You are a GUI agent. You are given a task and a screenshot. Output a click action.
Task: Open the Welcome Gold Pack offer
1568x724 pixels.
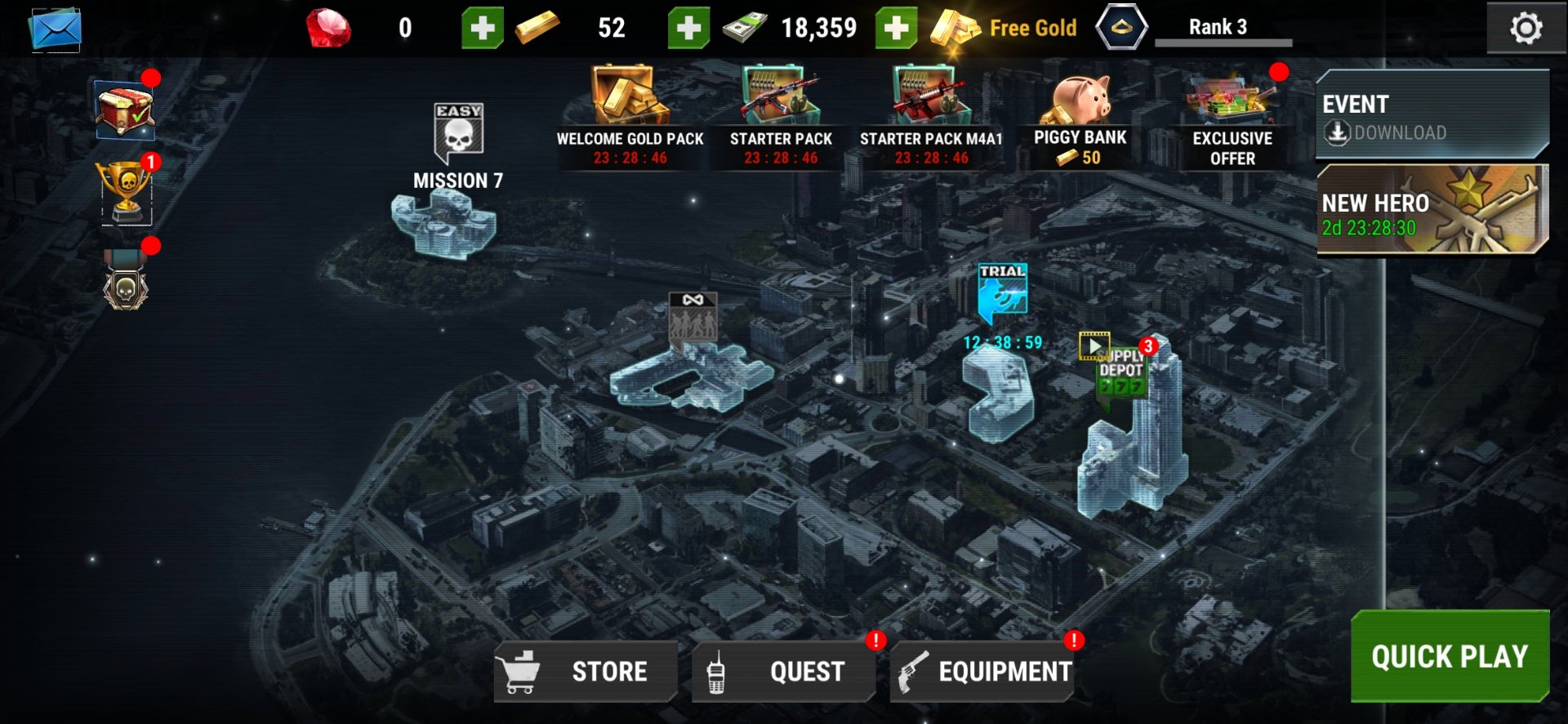pyautogui.click(x=630, y=116)
